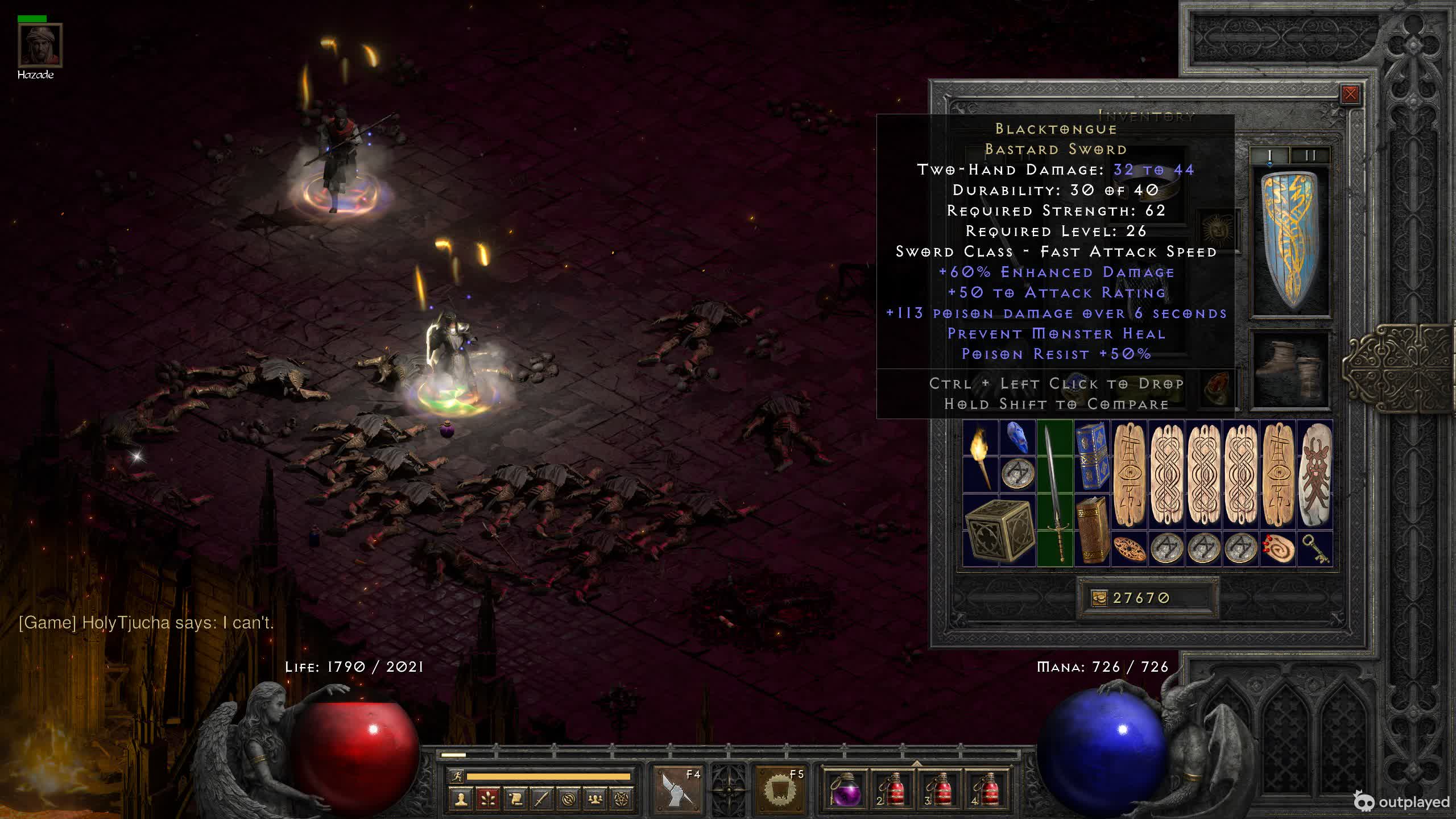
Task: Select the ornate copper oval jewel
Action: pyautogui.click(x=1130, y=549)
